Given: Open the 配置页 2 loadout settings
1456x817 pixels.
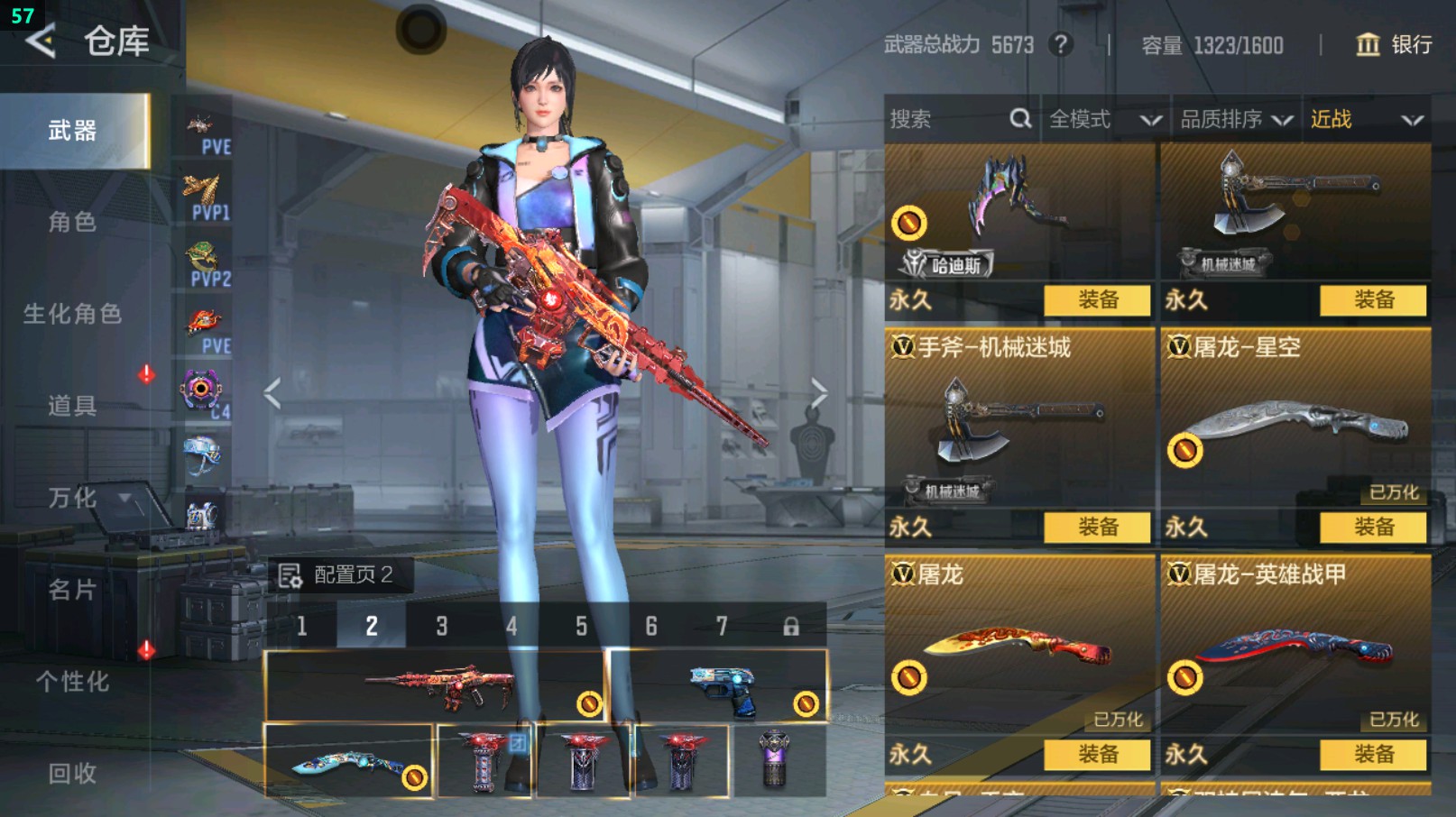Looking at the screenshot, I should [x=340, y=575].
